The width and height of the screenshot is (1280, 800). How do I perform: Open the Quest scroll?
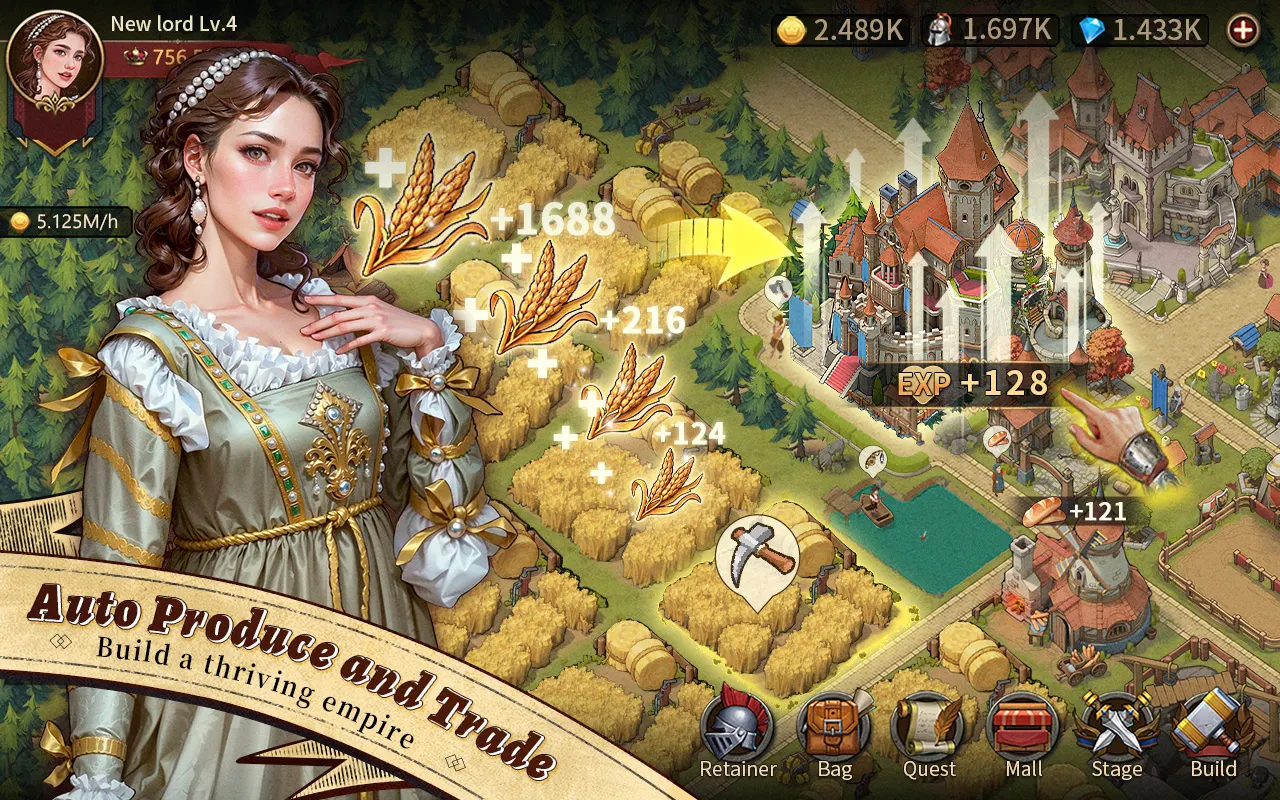[928, 732]
